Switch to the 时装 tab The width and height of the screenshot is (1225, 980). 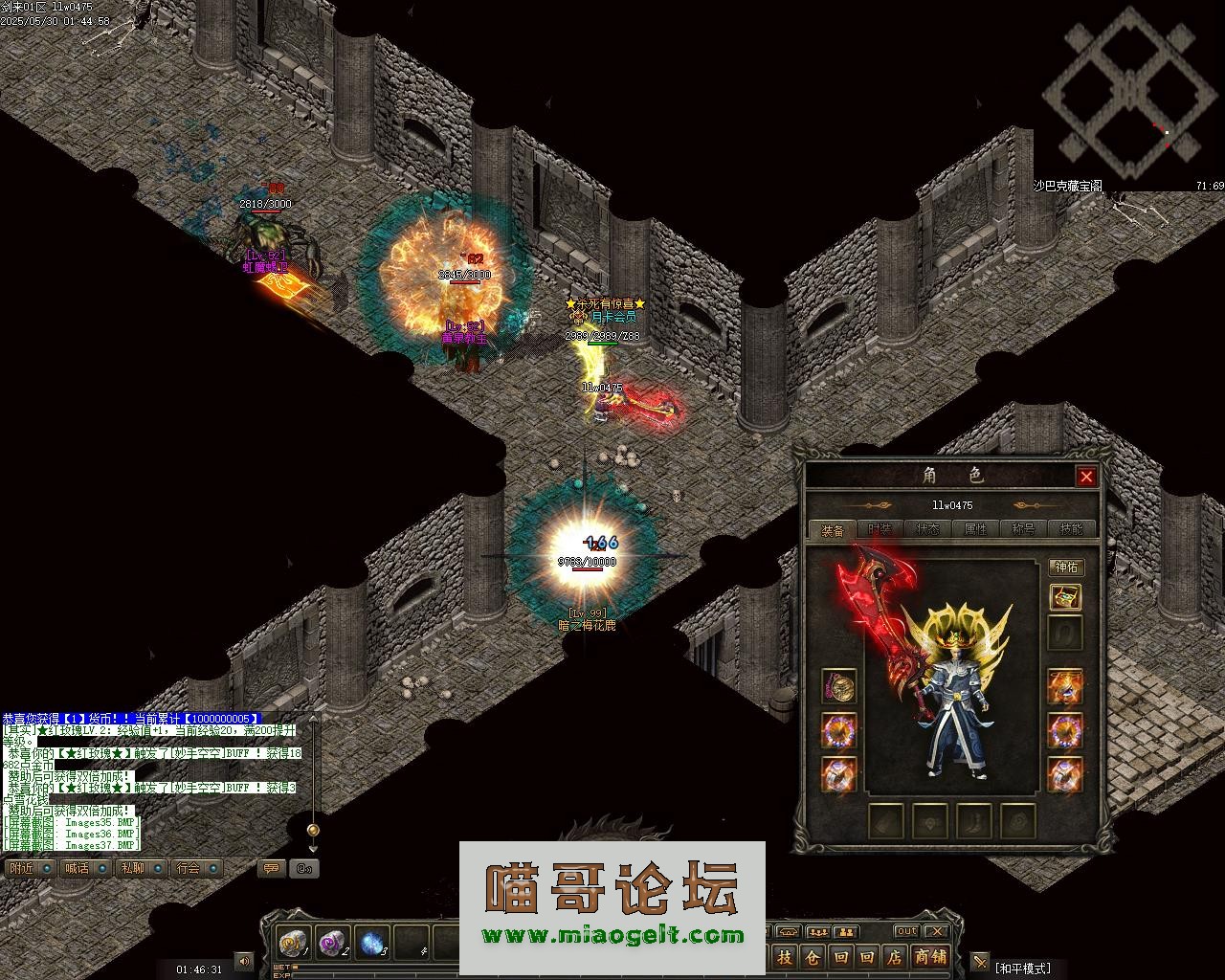click(x=880, y=529)
